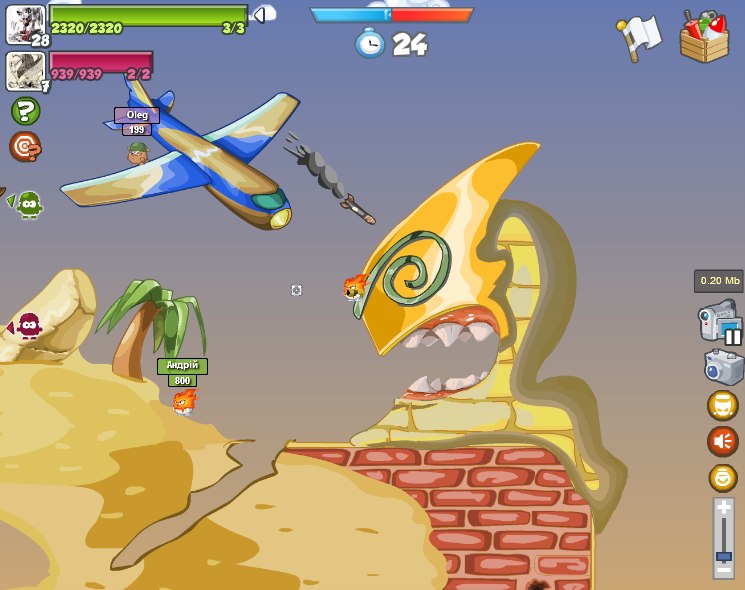This screenshot has height=590, width=745.
Task: Open the weapon crate inventory
Action: 704,38
